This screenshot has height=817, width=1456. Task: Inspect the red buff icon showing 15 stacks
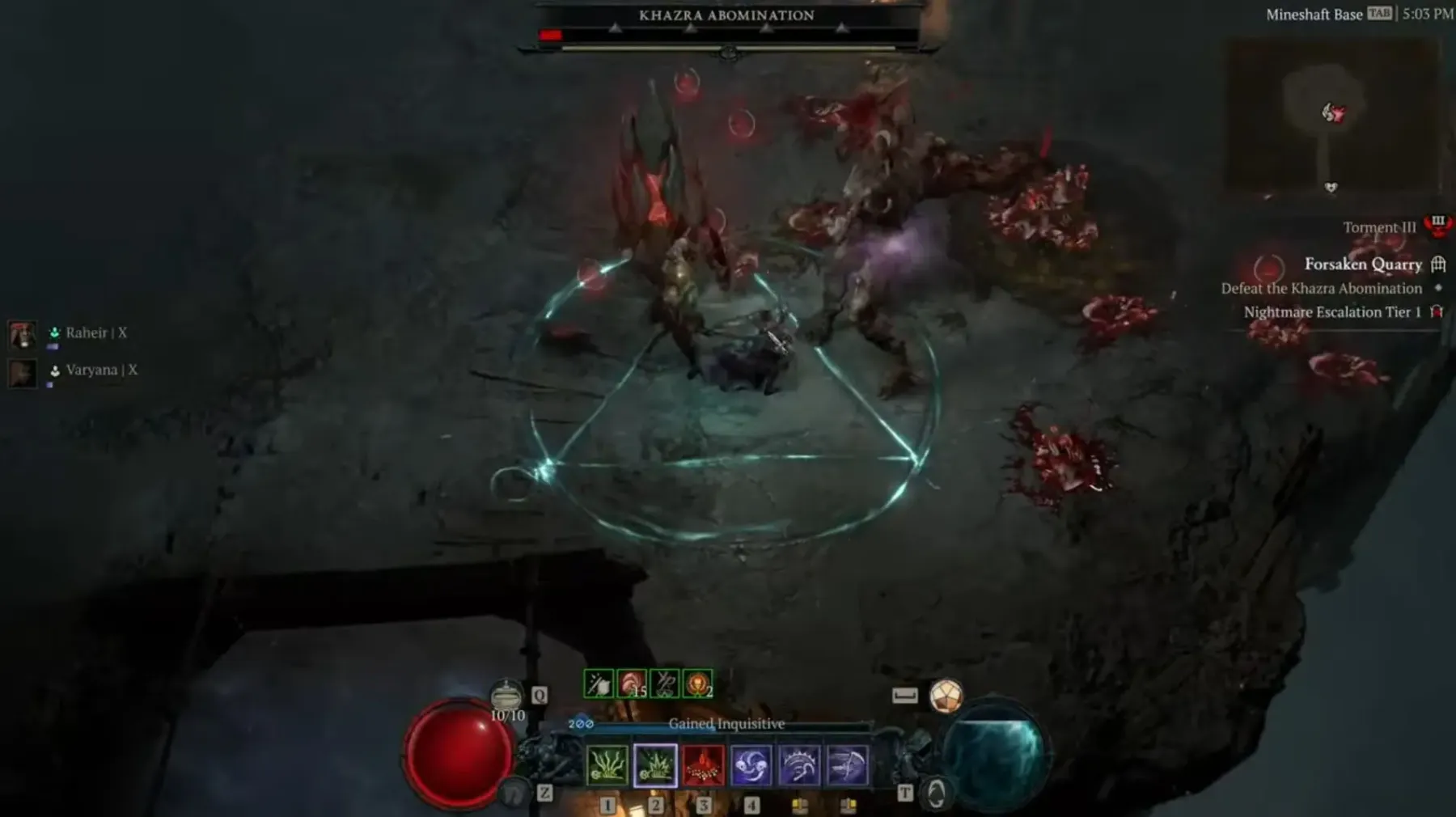click(632, 684)
